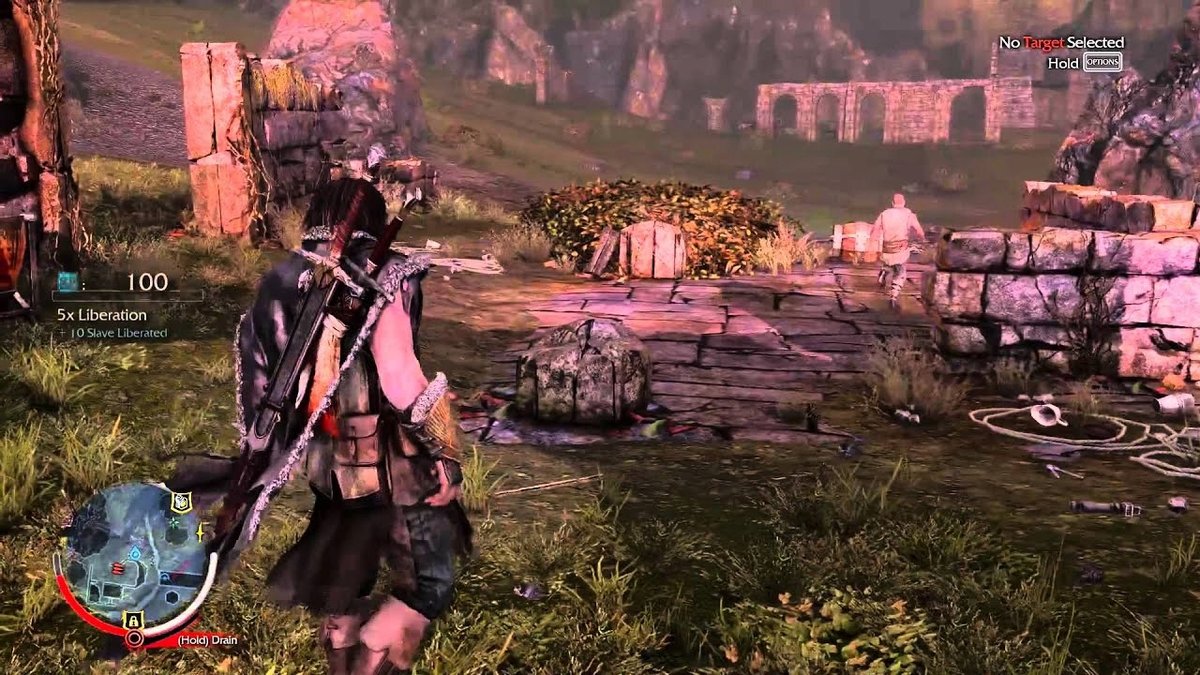
Task: Click the yellow star marker at minimap edge
Action: [200, 534]
